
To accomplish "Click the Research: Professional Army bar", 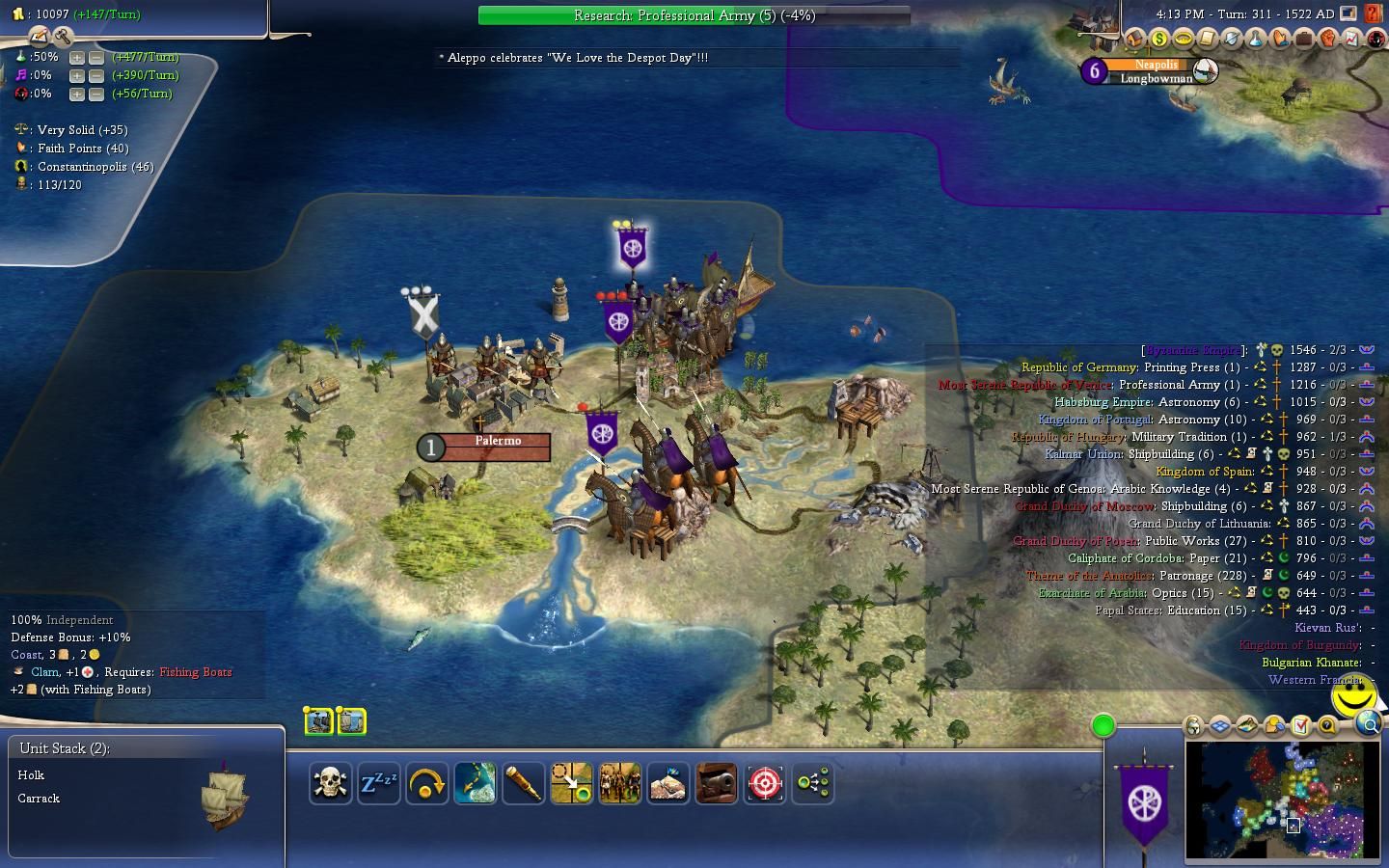I will (x=694, y=15).
